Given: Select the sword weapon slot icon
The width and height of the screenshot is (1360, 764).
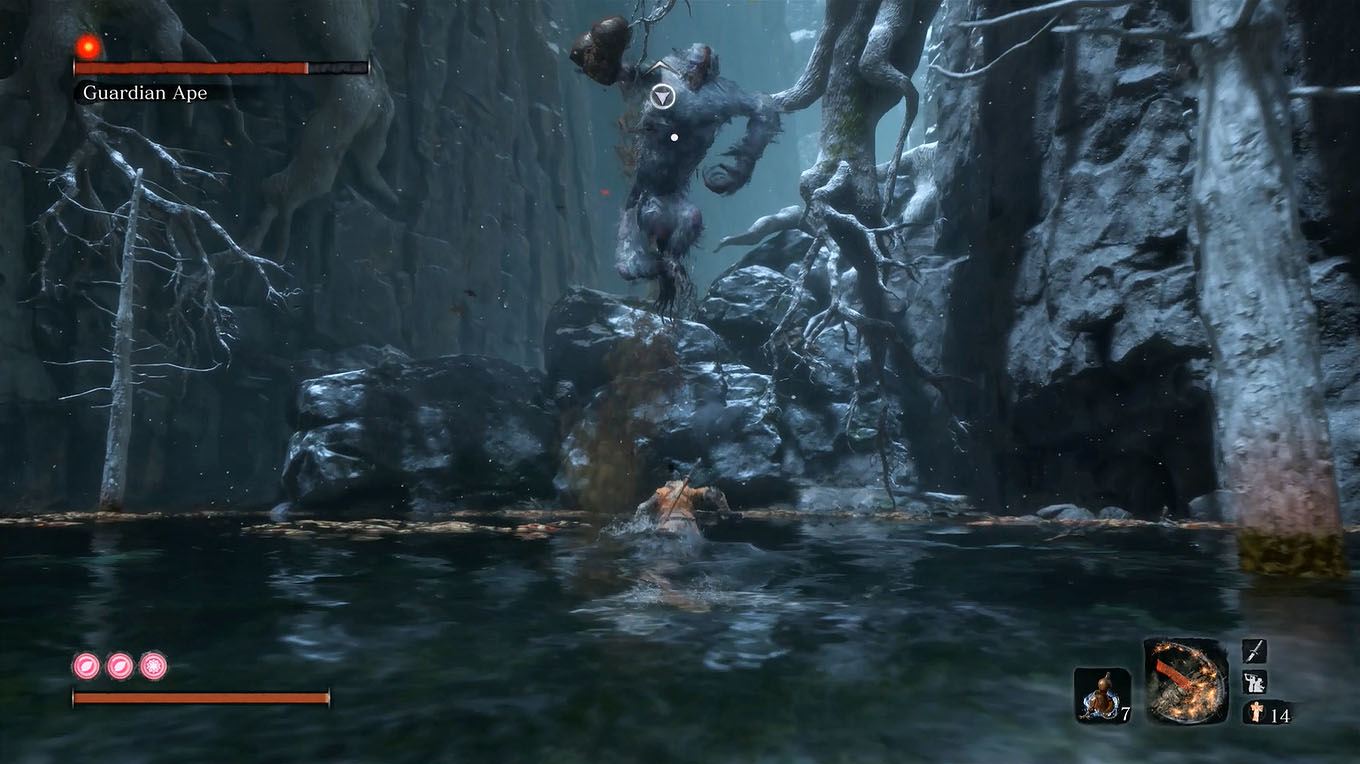Looking at the screenshot, I should 1253,650.
